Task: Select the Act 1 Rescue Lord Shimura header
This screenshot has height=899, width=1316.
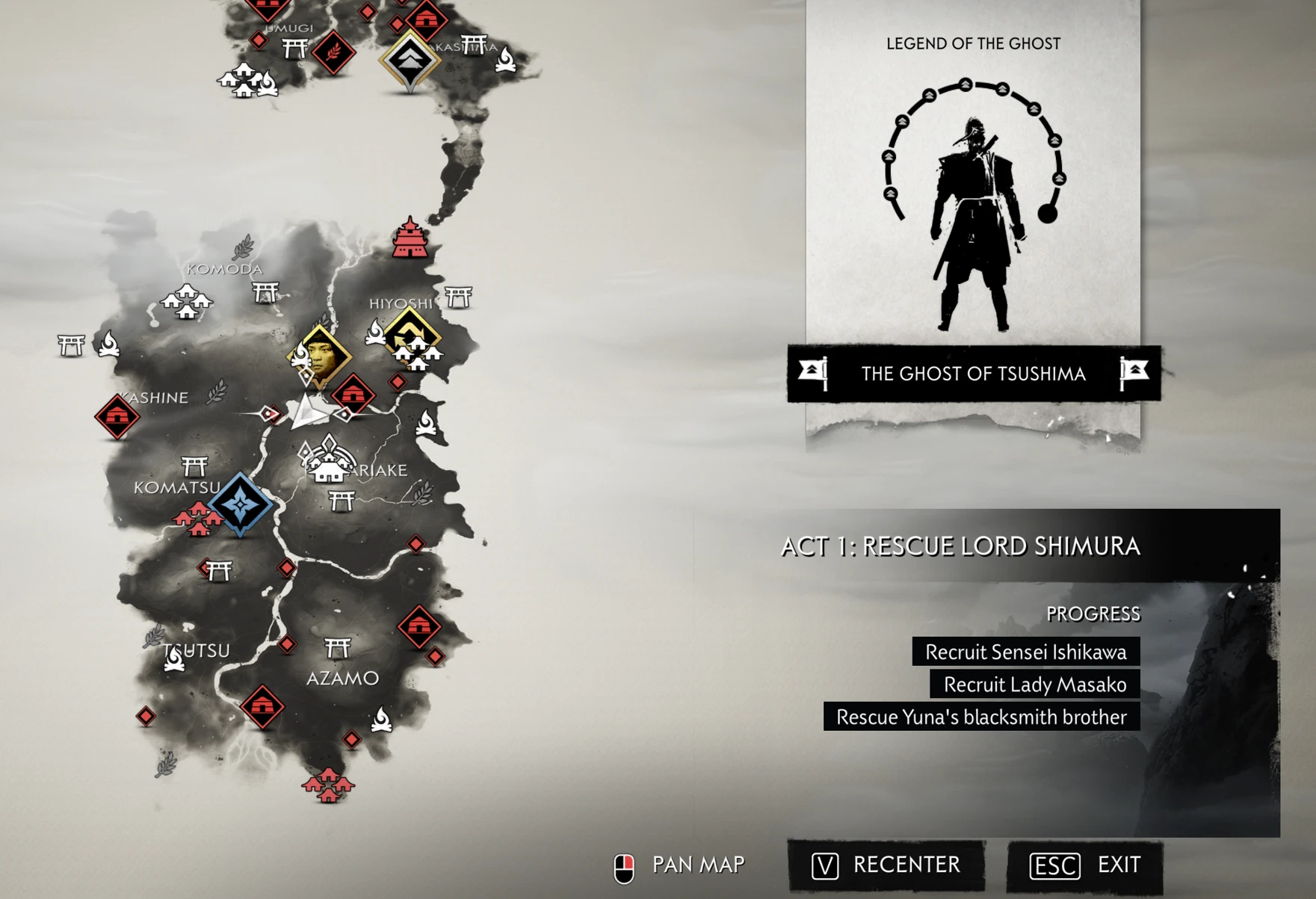Action: pos(960,546)
